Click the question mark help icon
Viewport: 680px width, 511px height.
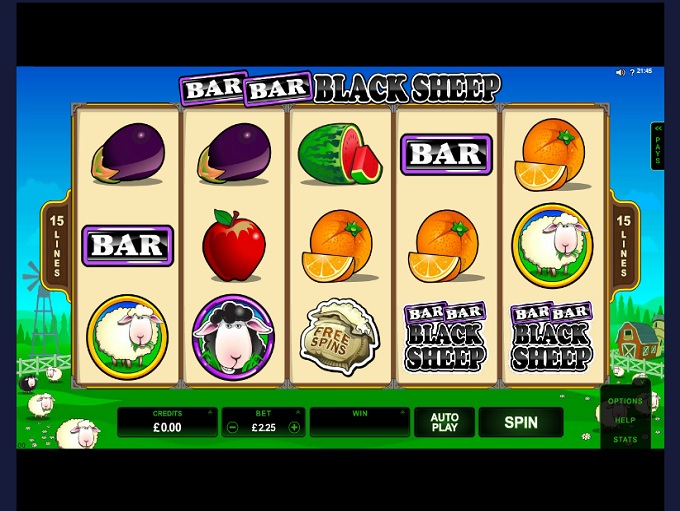coord(632,72)
